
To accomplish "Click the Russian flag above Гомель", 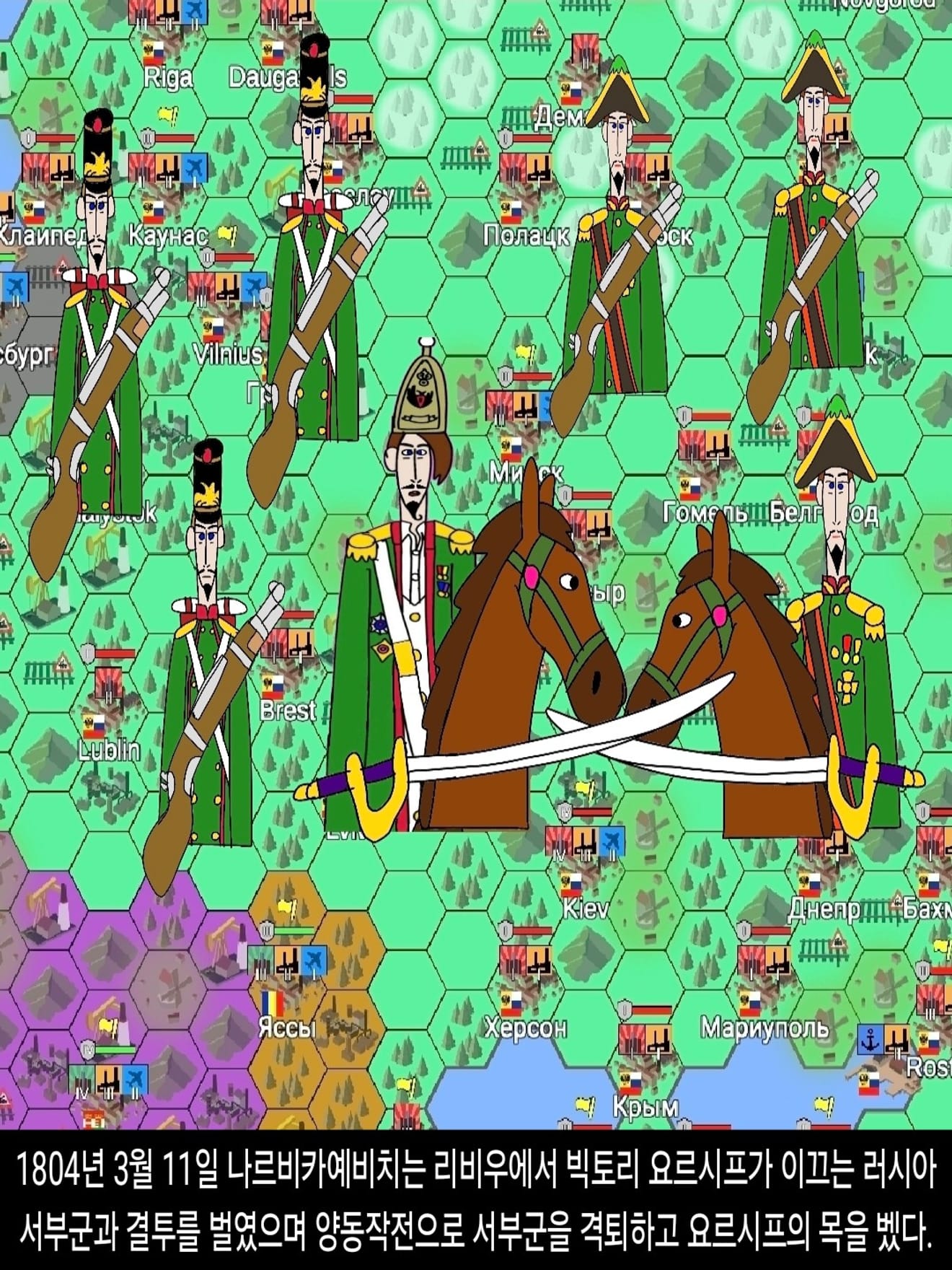I will [x=691, y=489].
